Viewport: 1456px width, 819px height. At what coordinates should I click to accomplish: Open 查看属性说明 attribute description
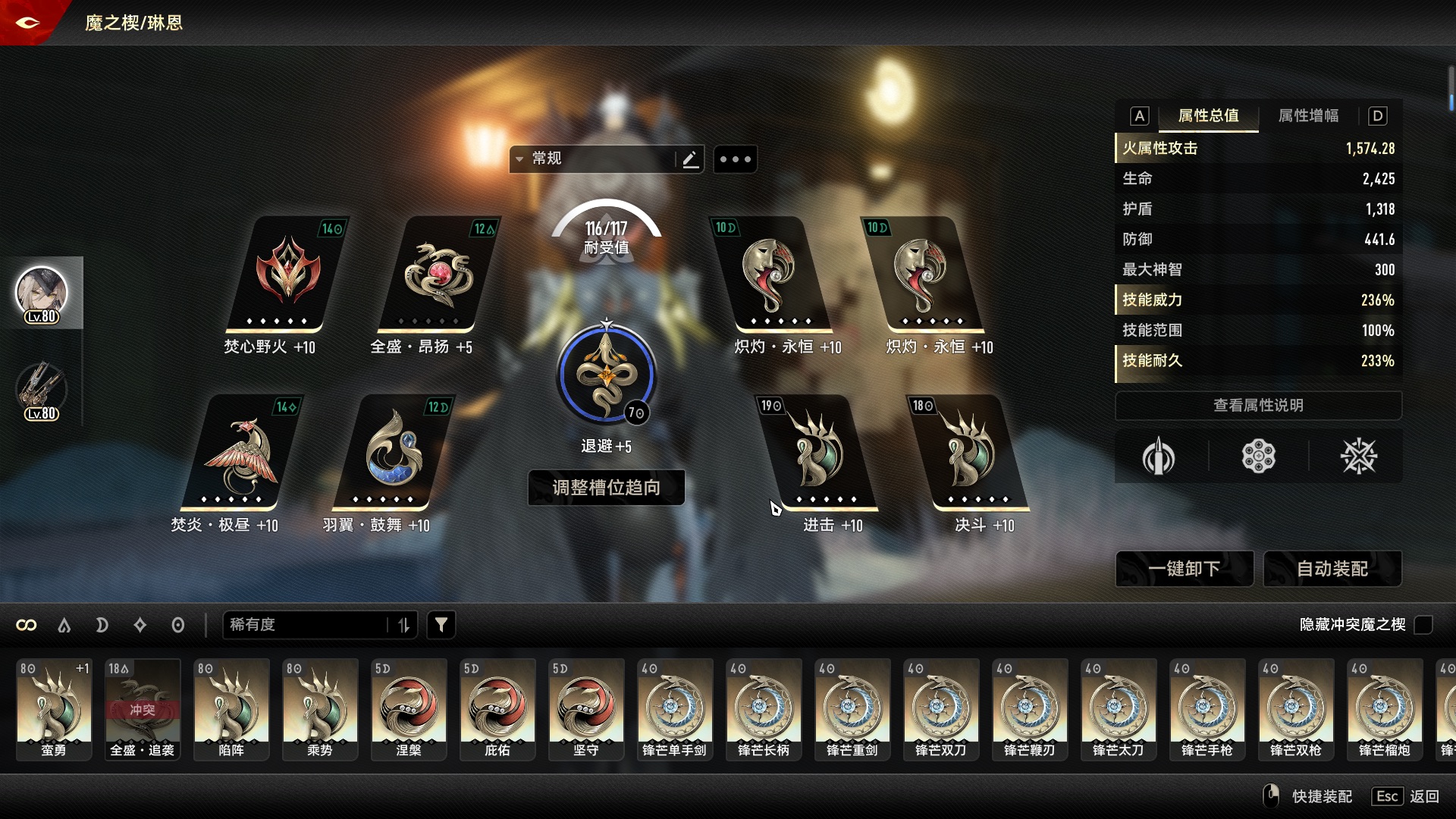tap(1258, 406)
